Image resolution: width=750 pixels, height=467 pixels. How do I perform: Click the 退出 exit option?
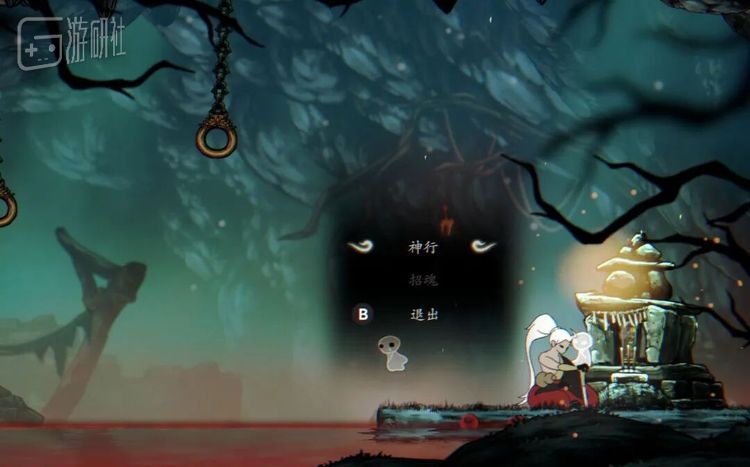tap(424, 314)
